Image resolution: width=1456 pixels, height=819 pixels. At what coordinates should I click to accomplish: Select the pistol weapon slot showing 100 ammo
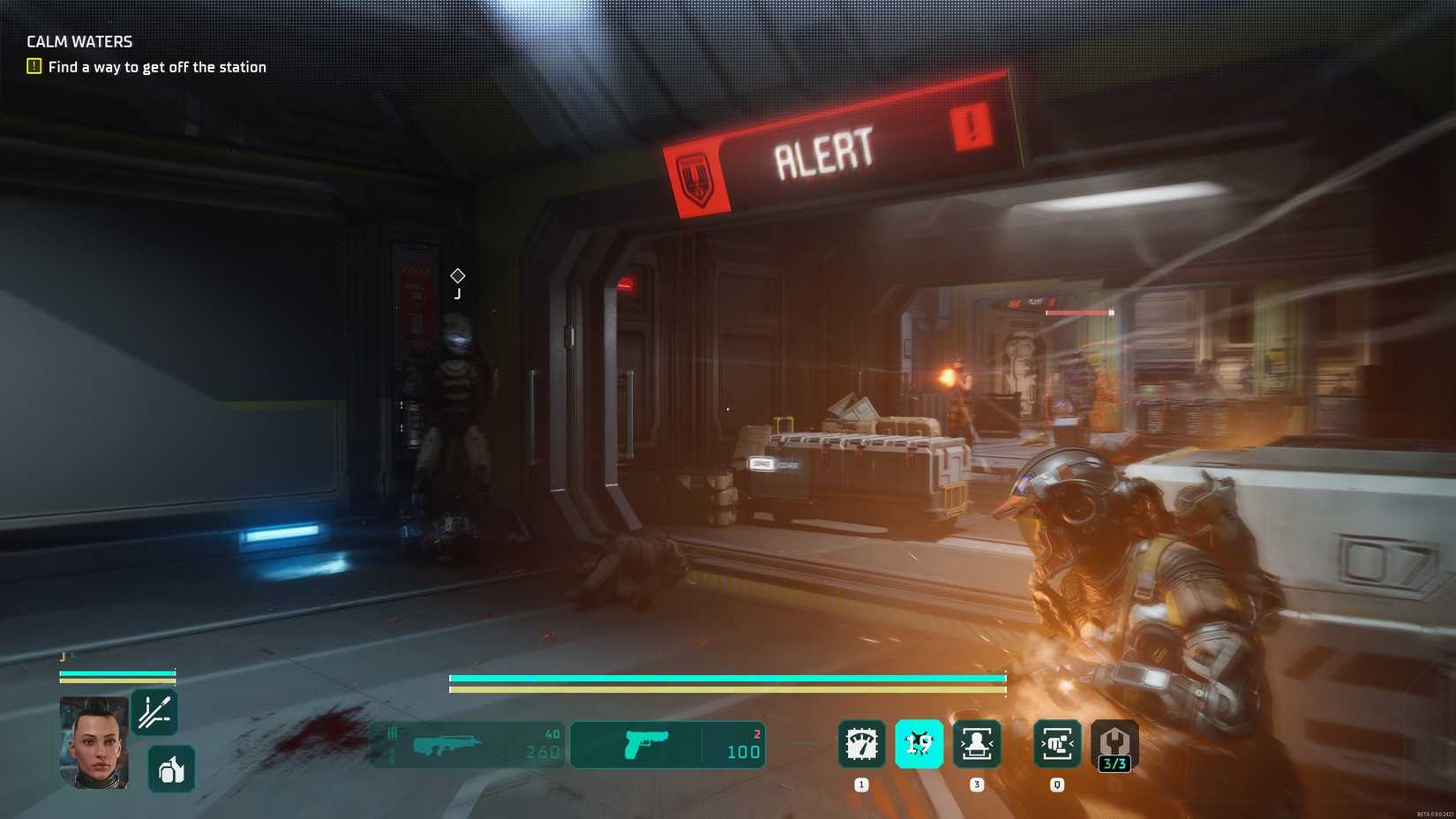(667, 744)
